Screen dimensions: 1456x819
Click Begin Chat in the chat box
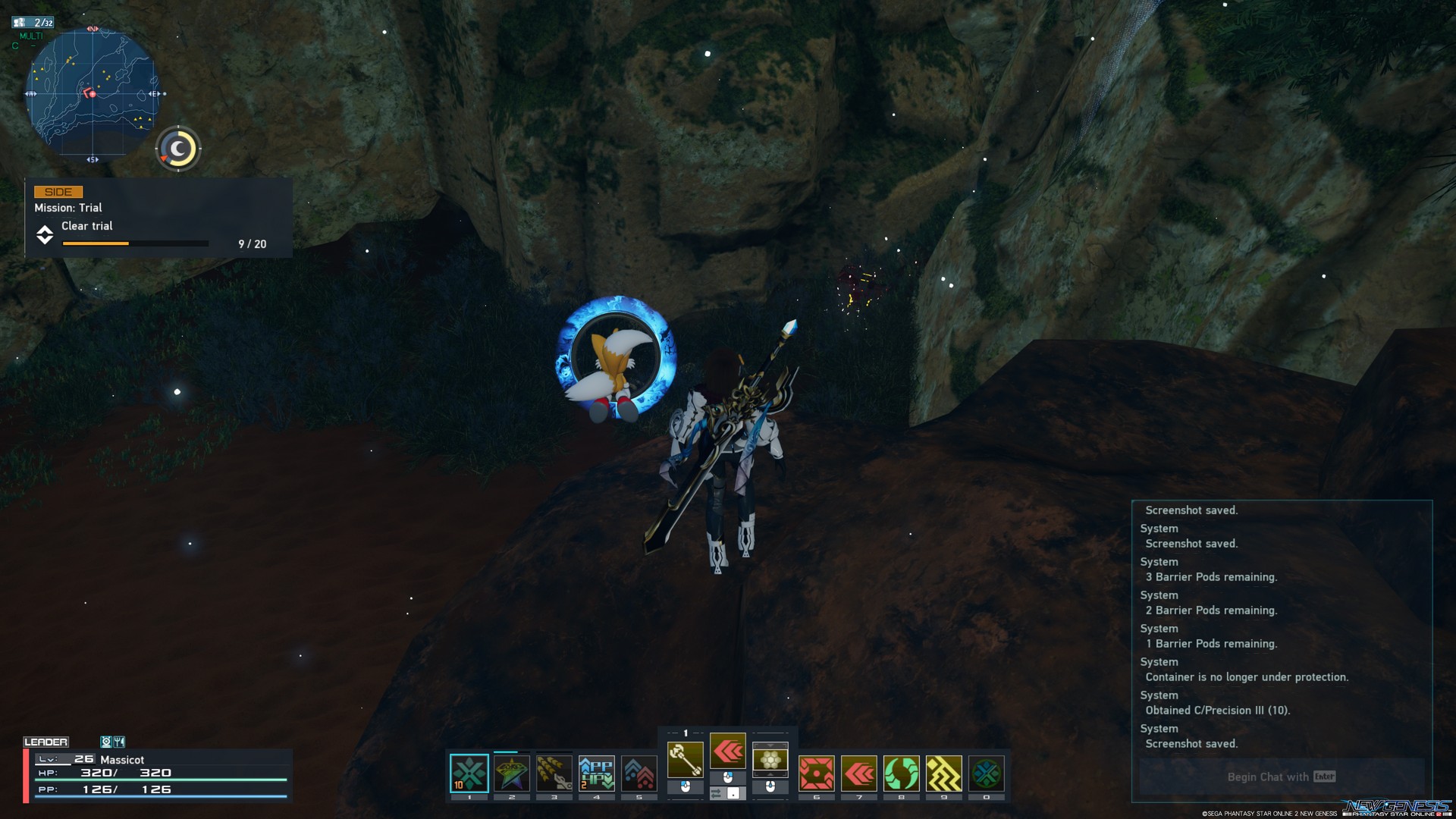tap(1279, 777)
